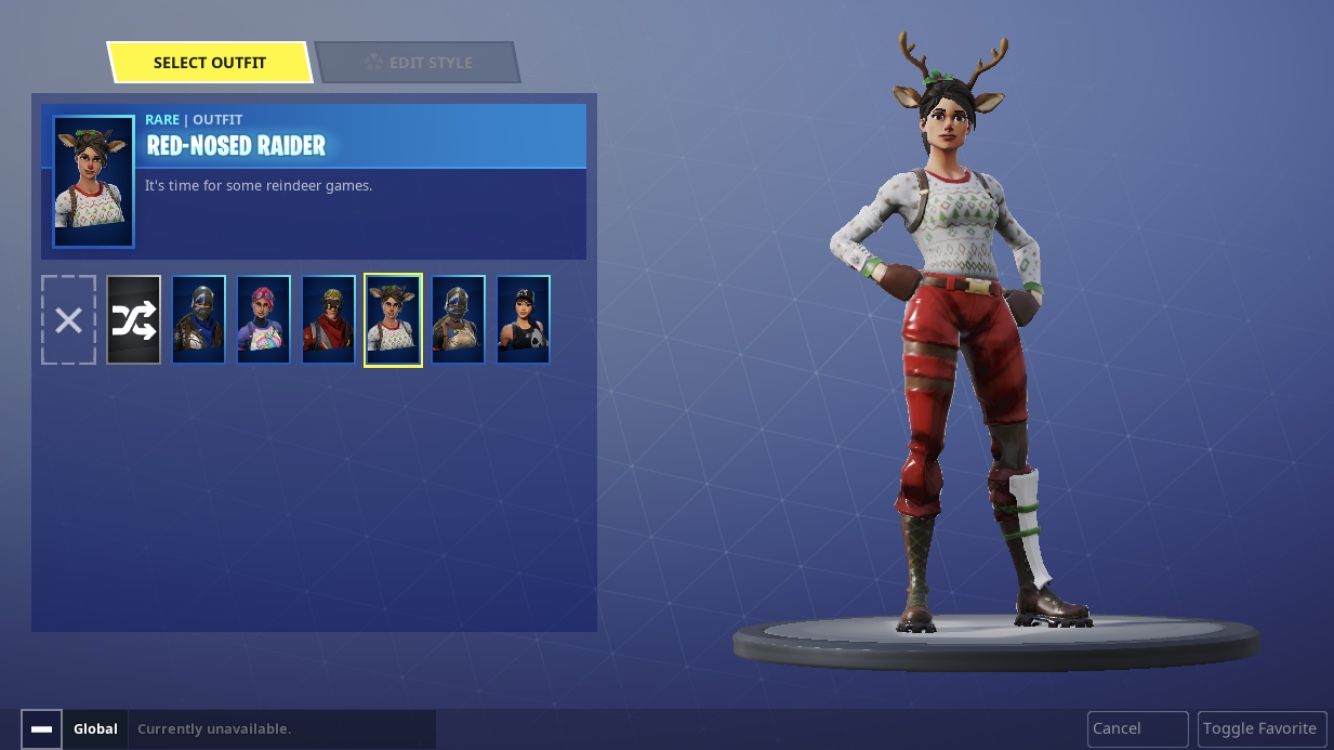Toggle Favorite for this outfit

tap(1259, 729)
